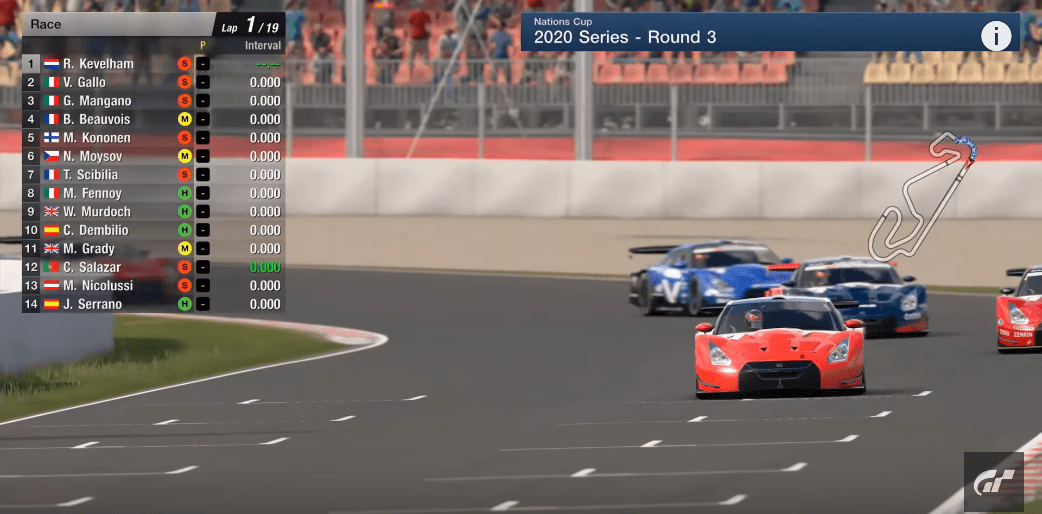Image resolution: width=1042 pixels, height=514 pixels.
Task: Click the Interval column header
Action: (x=262, y=46)
